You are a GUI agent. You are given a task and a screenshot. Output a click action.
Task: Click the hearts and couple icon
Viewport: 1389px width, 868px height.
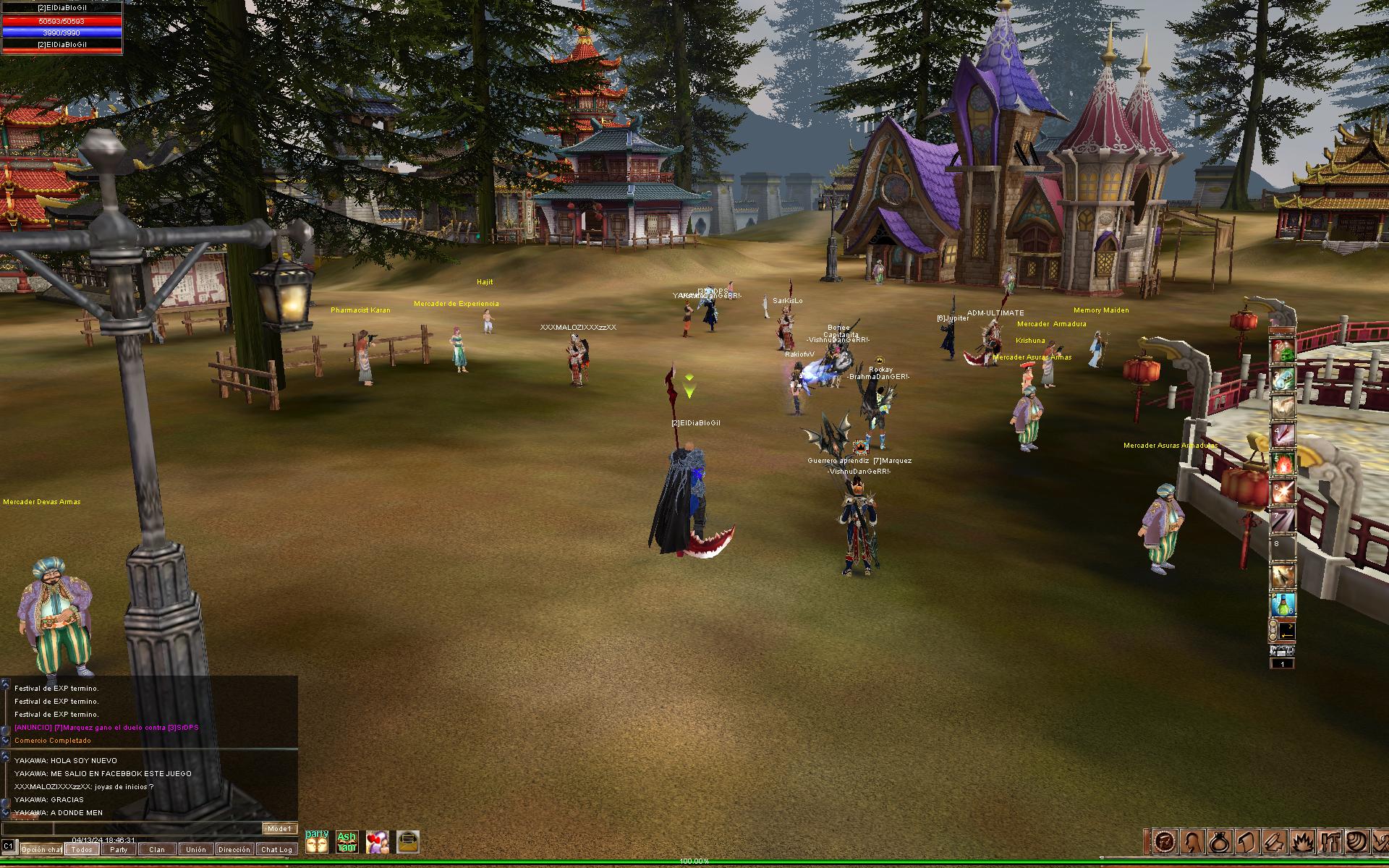pos(377,842)
